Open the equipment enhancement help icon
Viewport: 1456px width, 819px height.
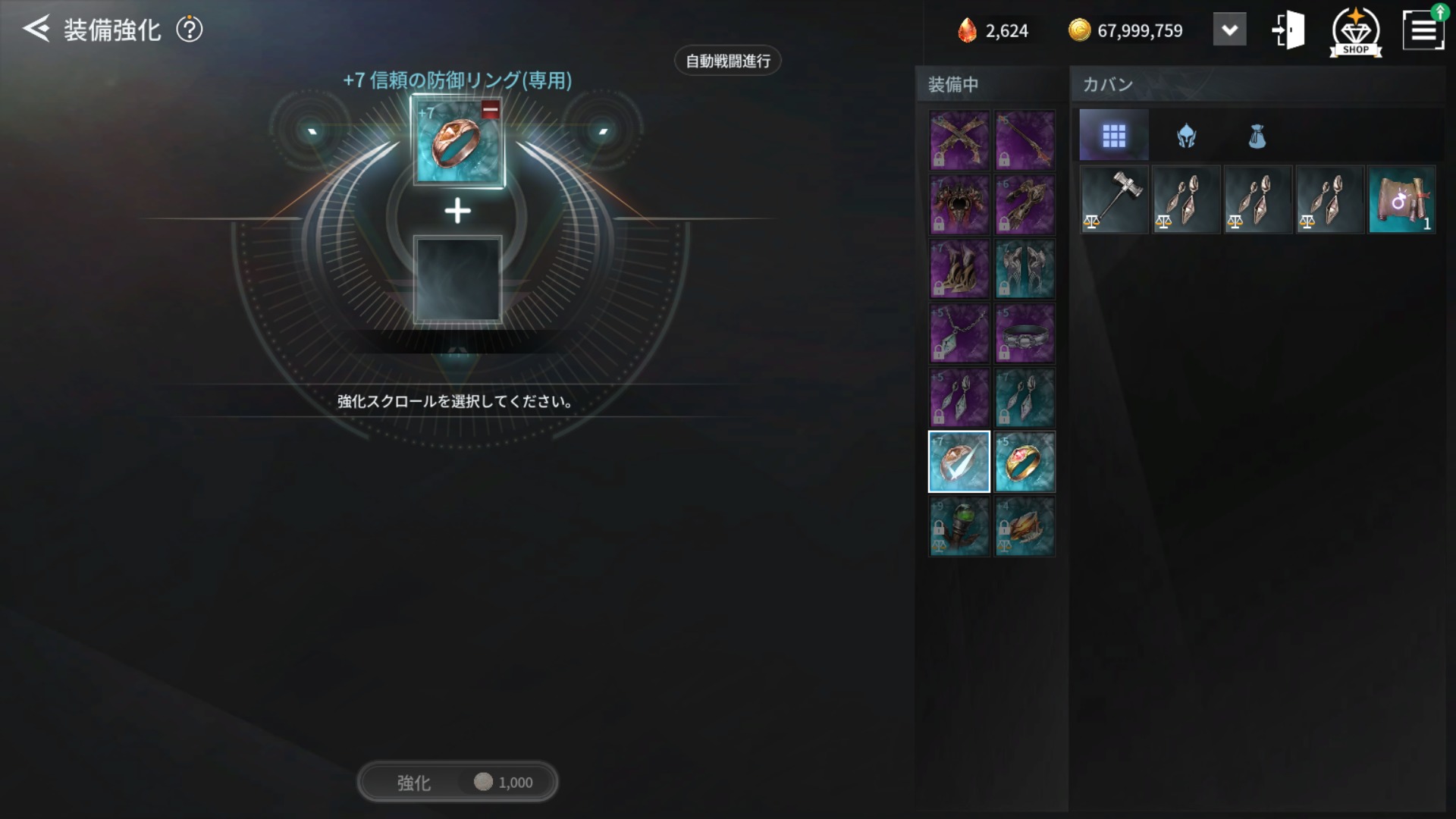click(x=190, y=29)
